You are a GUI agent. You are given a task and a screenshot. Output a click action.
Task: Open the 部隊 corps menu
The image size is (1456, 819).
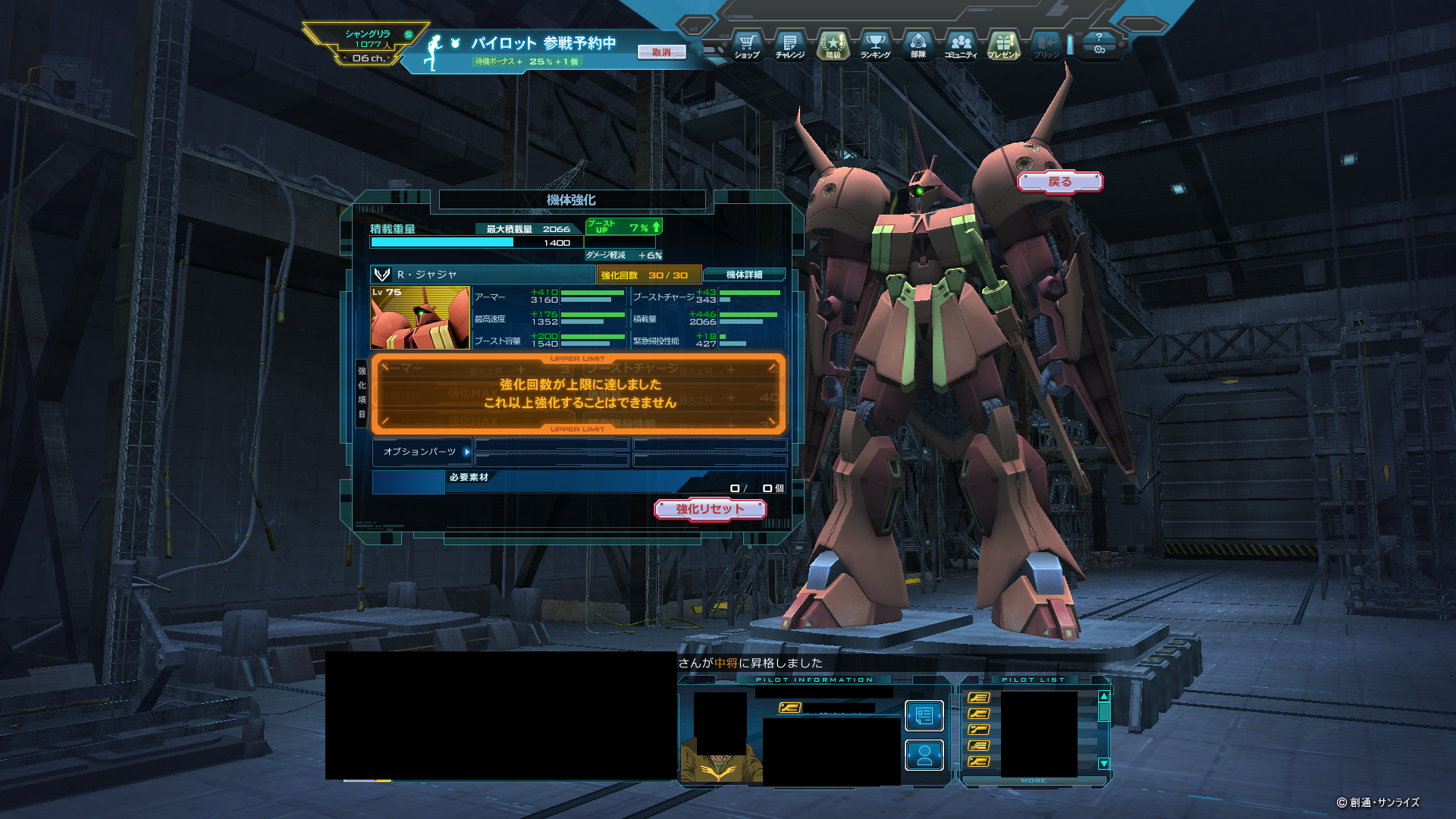[x=918, y=45]
